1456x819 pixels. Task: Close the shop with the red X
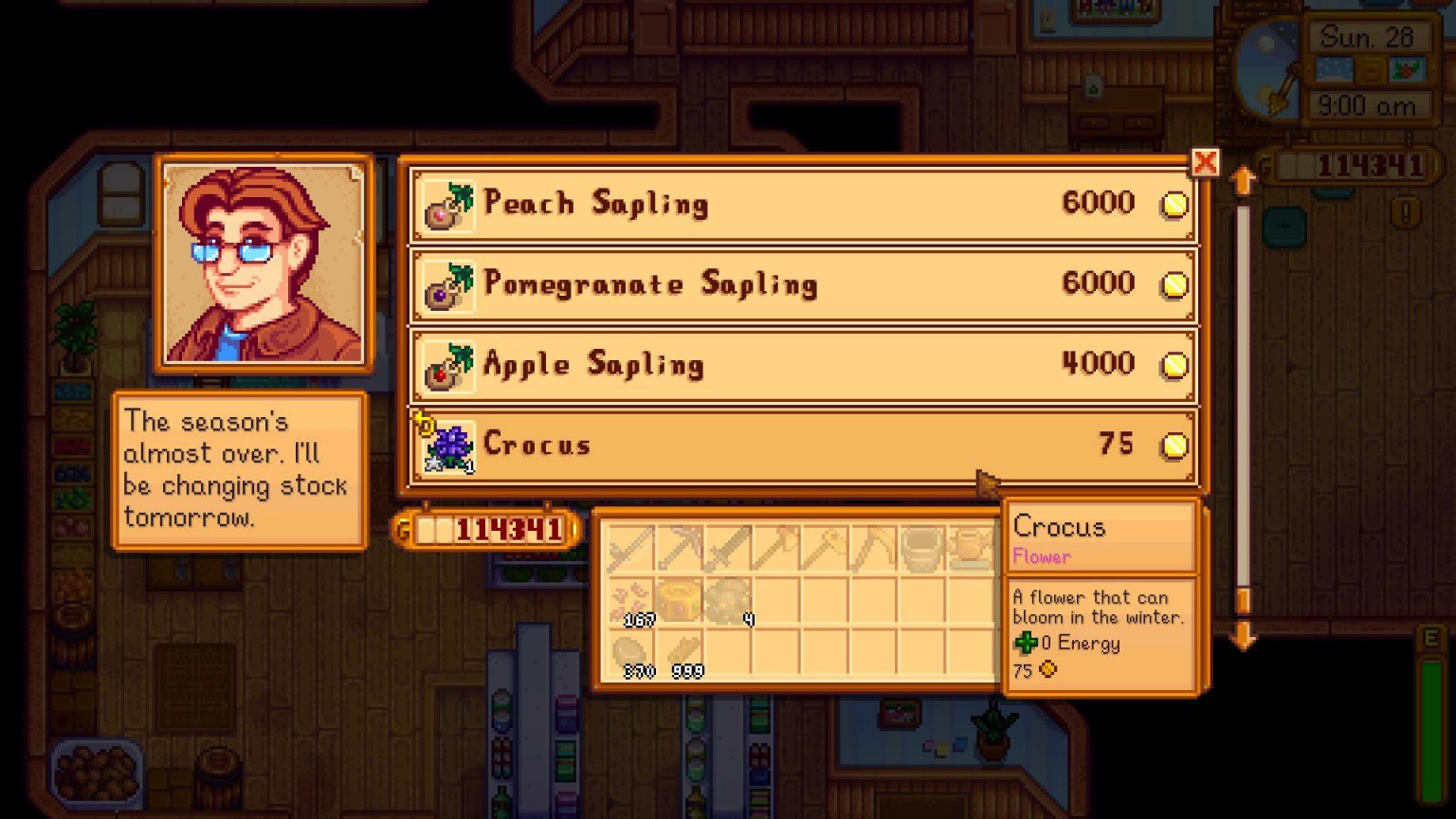coord(1206,163)
